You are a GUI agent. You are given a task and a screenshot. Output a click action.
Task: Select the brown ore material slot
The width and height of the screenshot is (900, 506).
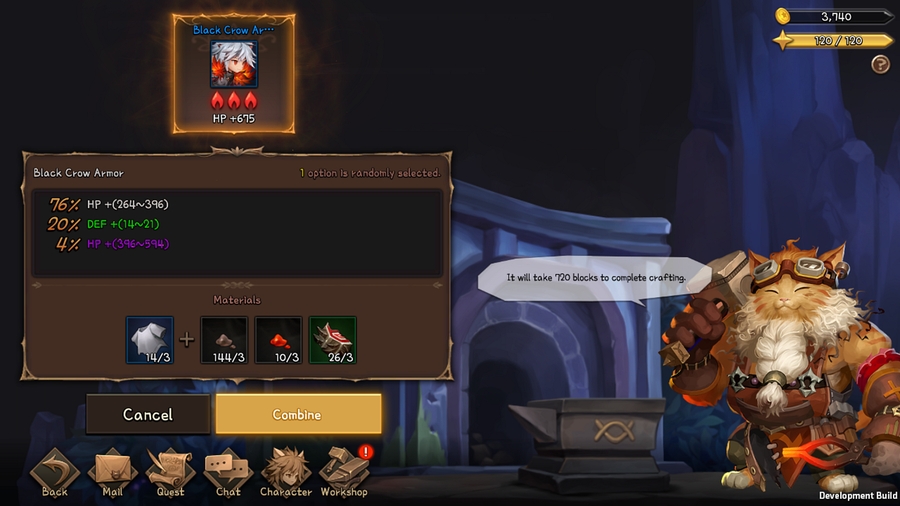tap(224, 340)
